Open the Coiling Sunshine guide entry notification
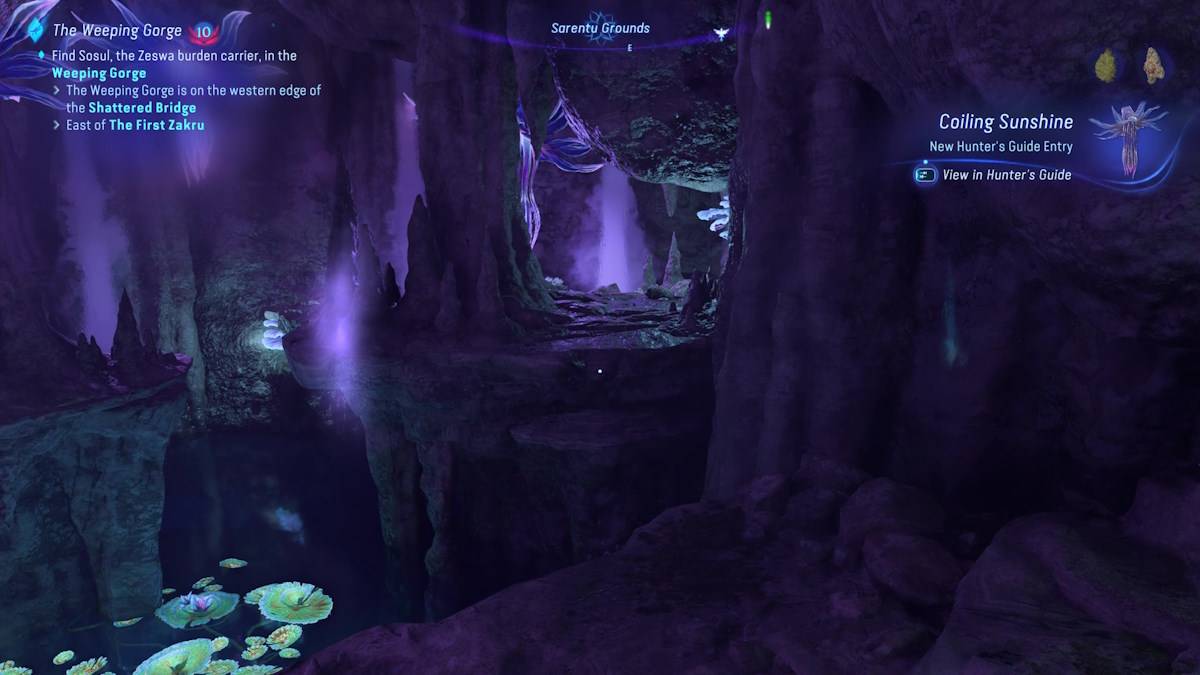This screenshot has width=1200, height=675. coord(1005,122)
